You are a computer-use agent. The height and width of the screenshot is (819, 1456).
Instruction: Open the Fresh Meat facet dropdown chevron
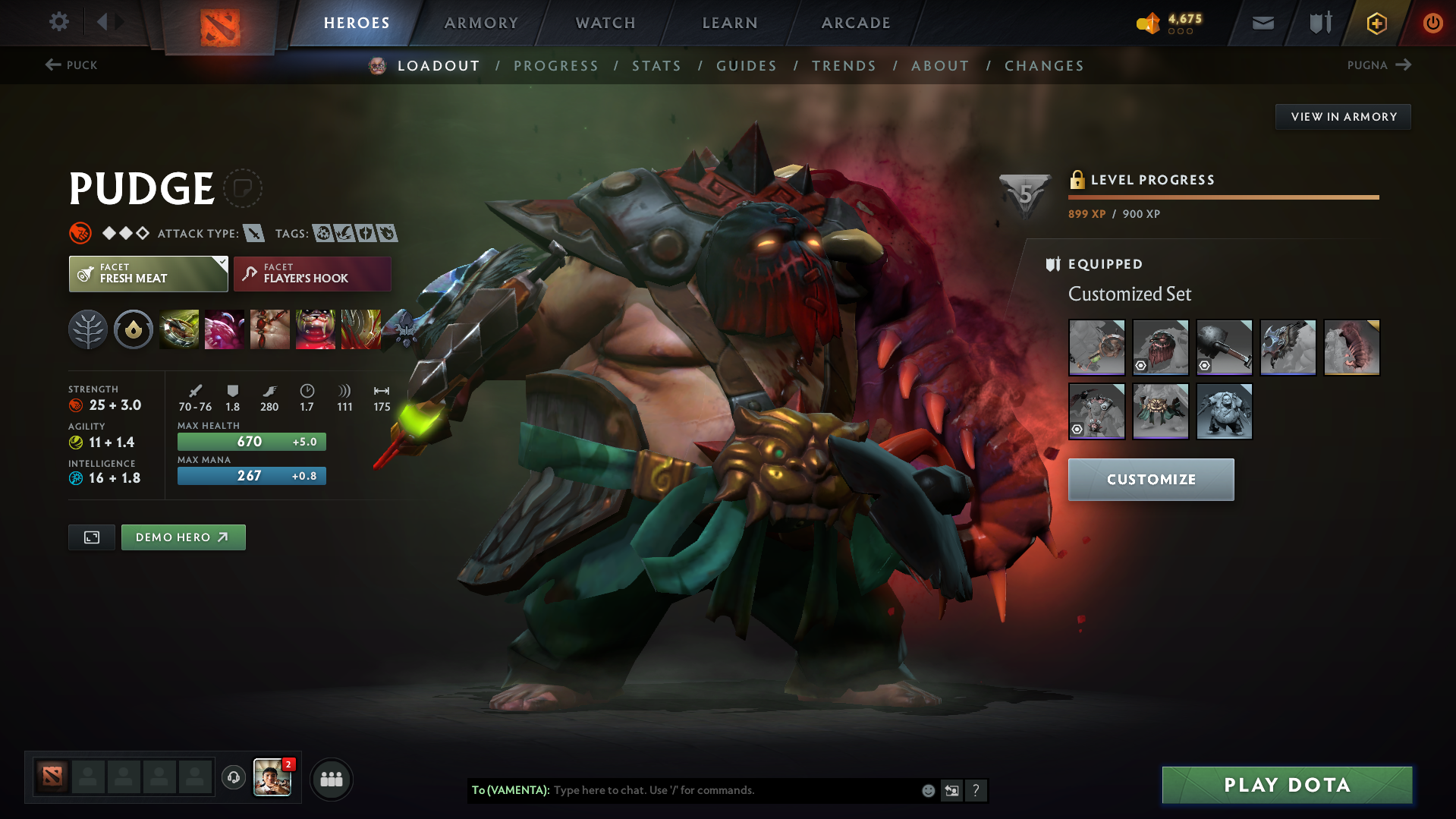pos(221,262)
